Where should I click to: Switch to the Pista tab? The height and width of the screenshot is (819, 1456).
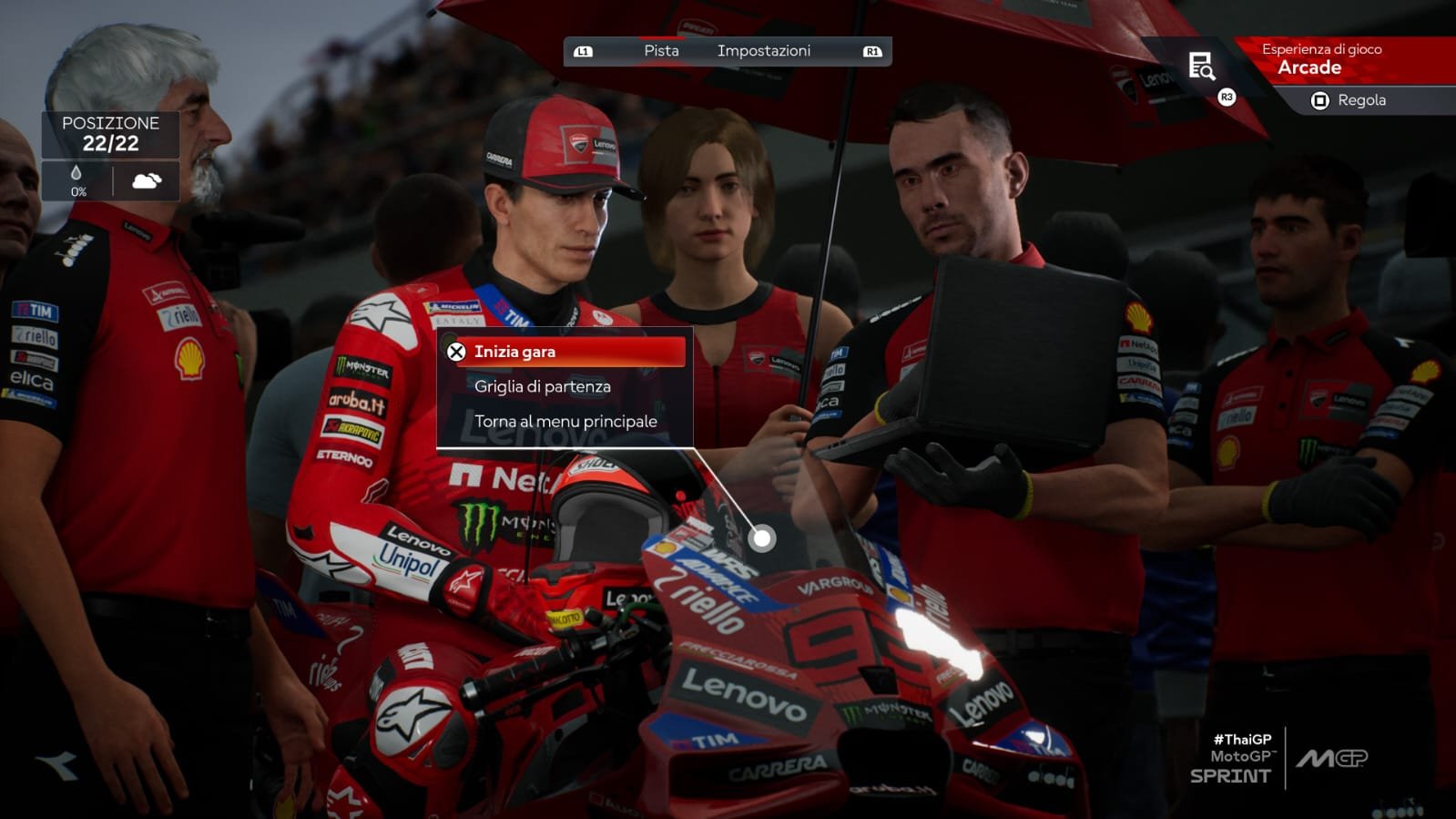coord(661,51)
